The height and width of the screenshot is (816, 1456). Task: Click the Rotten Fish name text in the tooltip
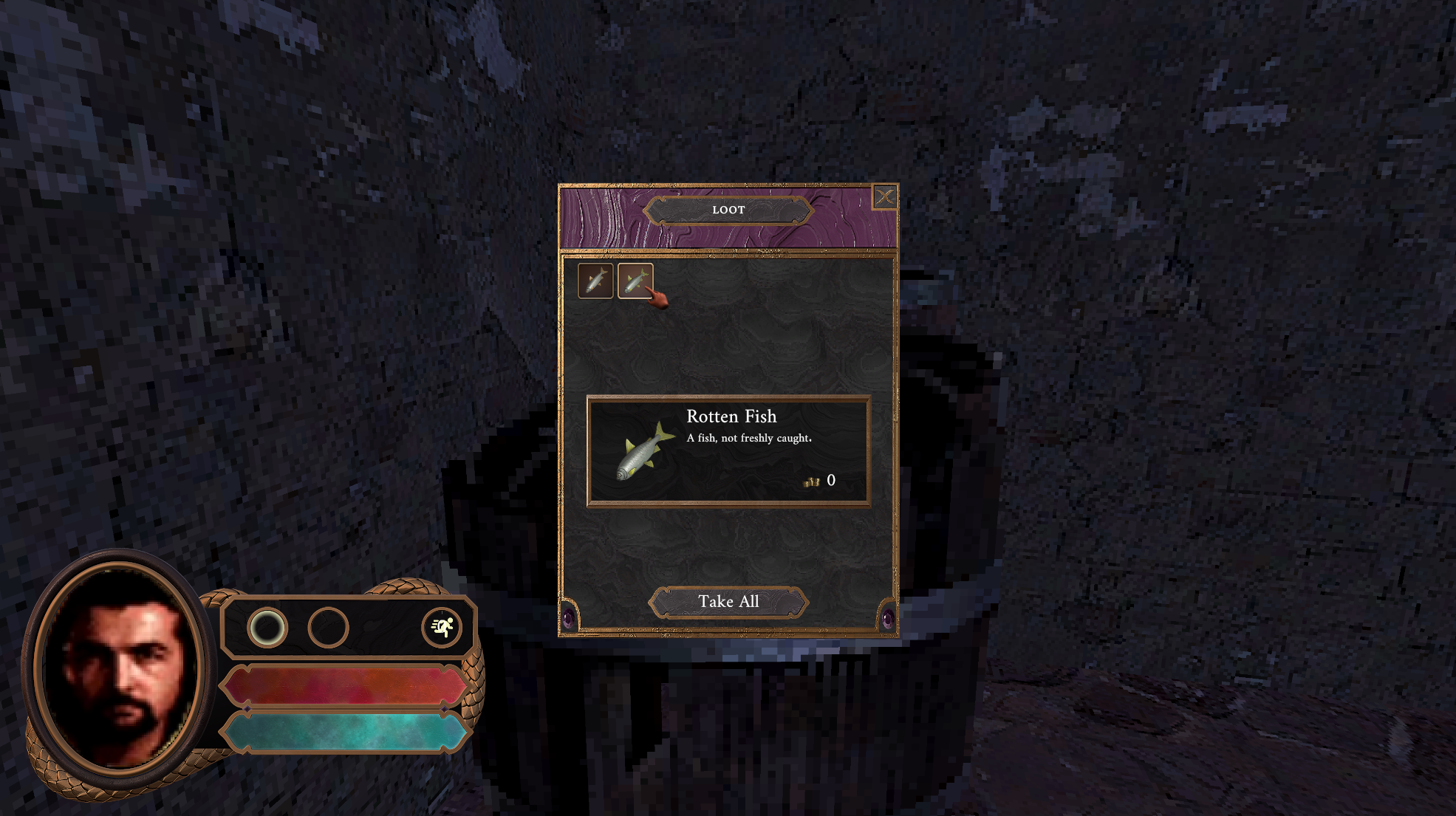coord(731,416)
